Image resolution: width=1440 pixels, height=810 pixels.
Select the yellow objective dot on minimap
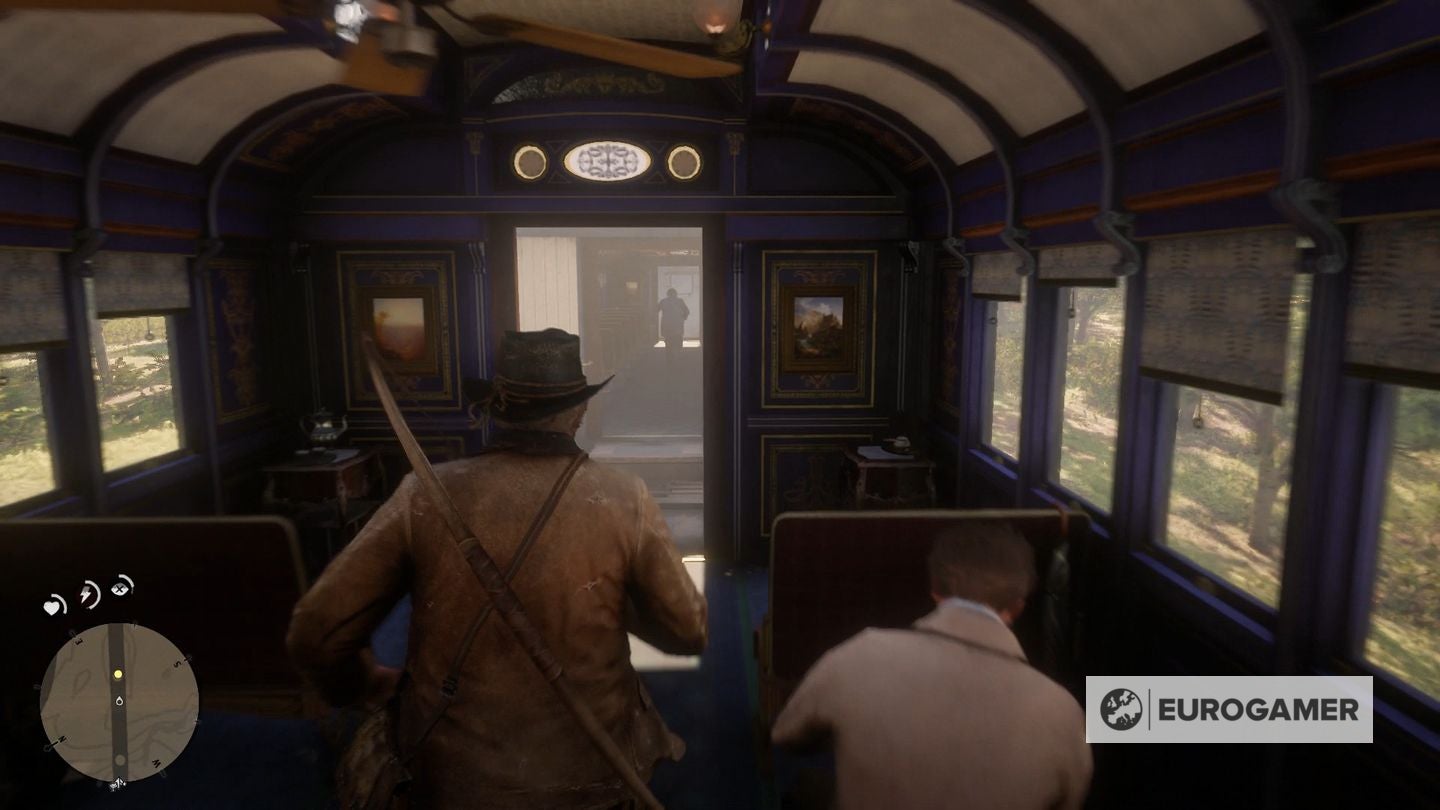[118, 675]
